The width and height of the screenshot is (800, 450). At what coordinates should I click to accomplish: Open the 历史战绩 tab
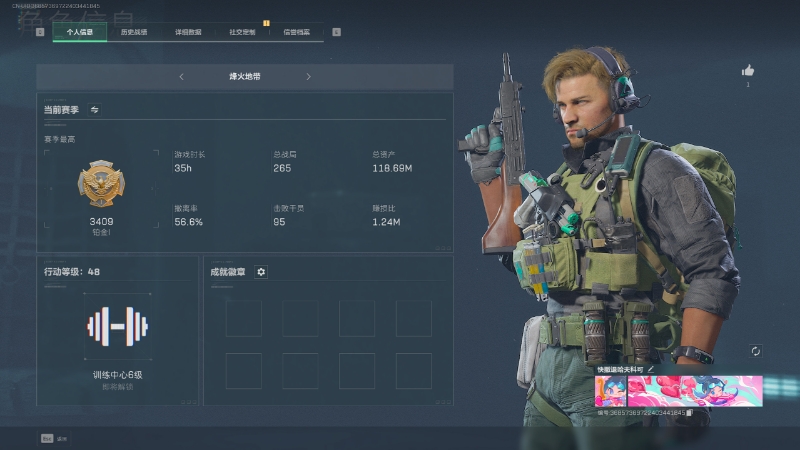click(x=134, y=32)
